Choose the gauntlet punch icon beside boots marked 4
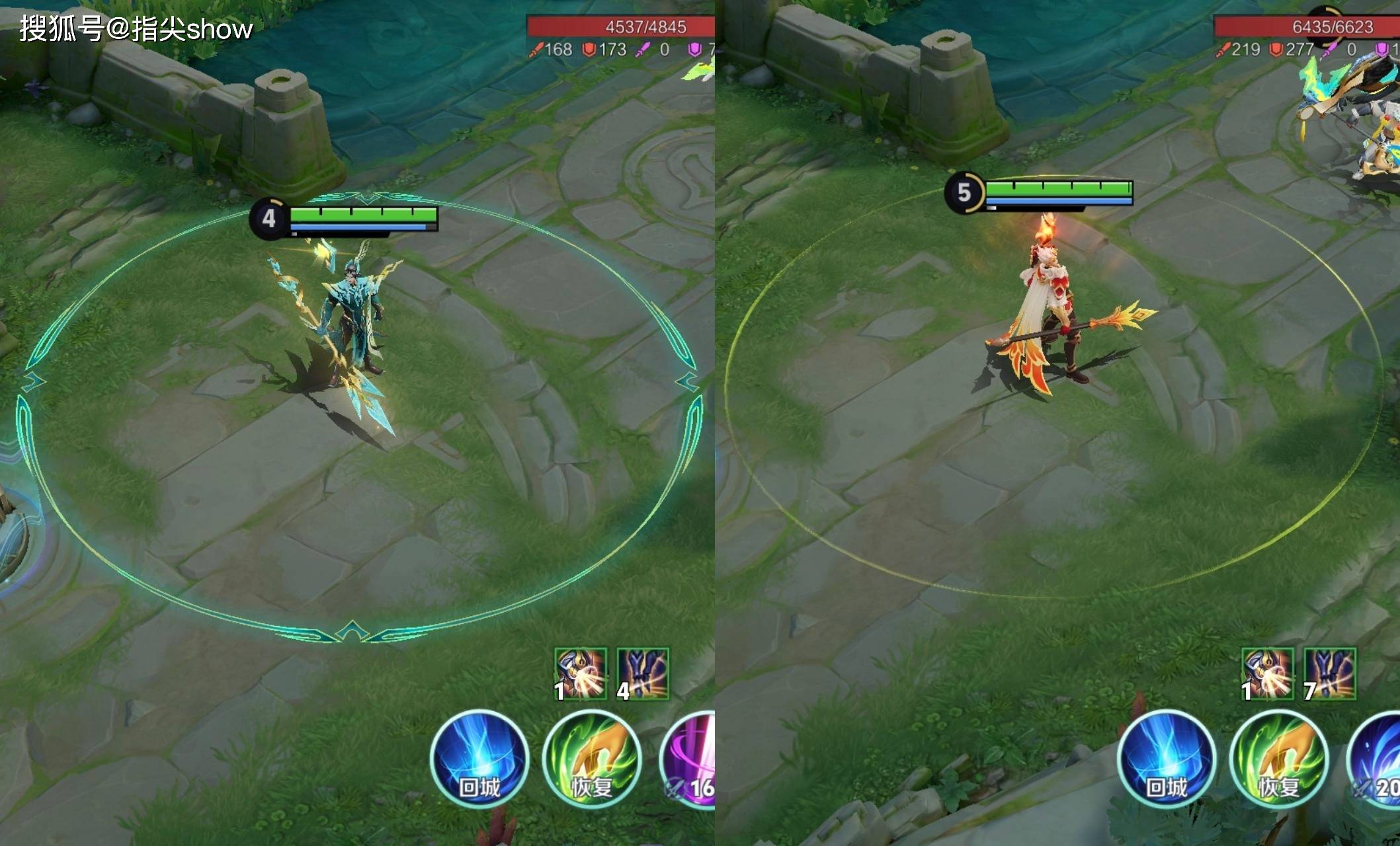 pyautogui.click(x=580, y=673)
